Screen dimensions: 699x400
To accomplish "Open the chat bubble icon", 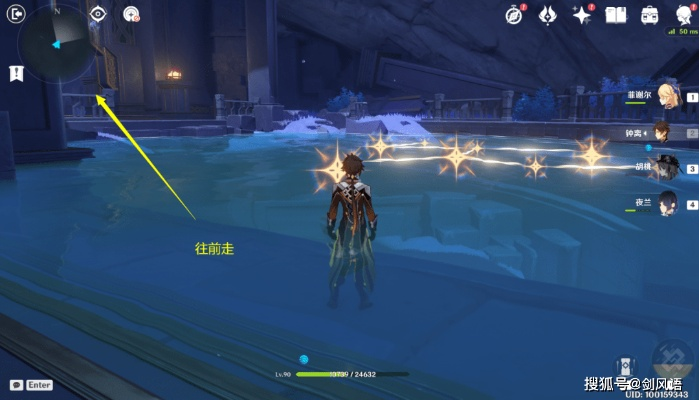I will [16, 385].
